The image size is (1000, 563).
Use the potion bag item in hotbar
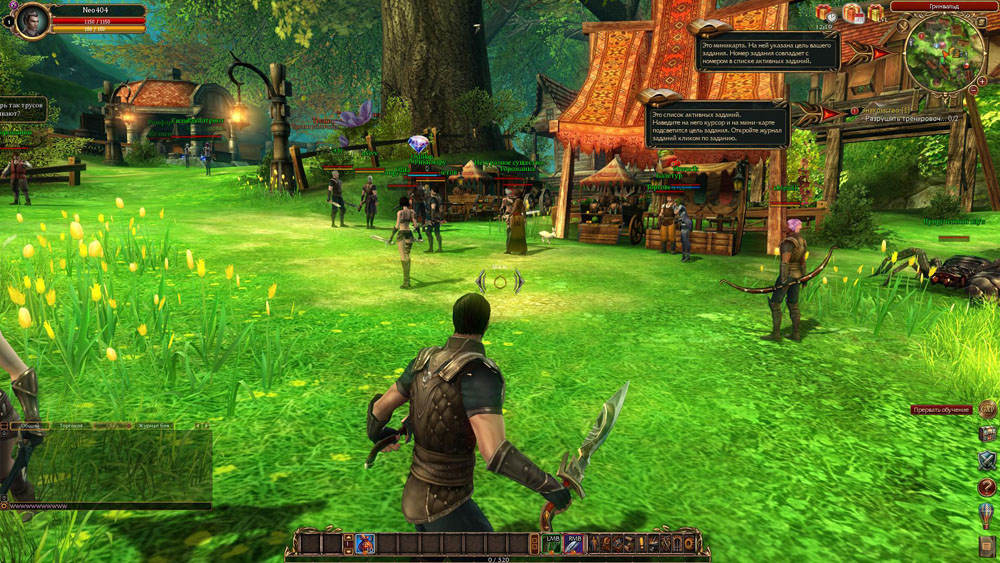(365, 543)
